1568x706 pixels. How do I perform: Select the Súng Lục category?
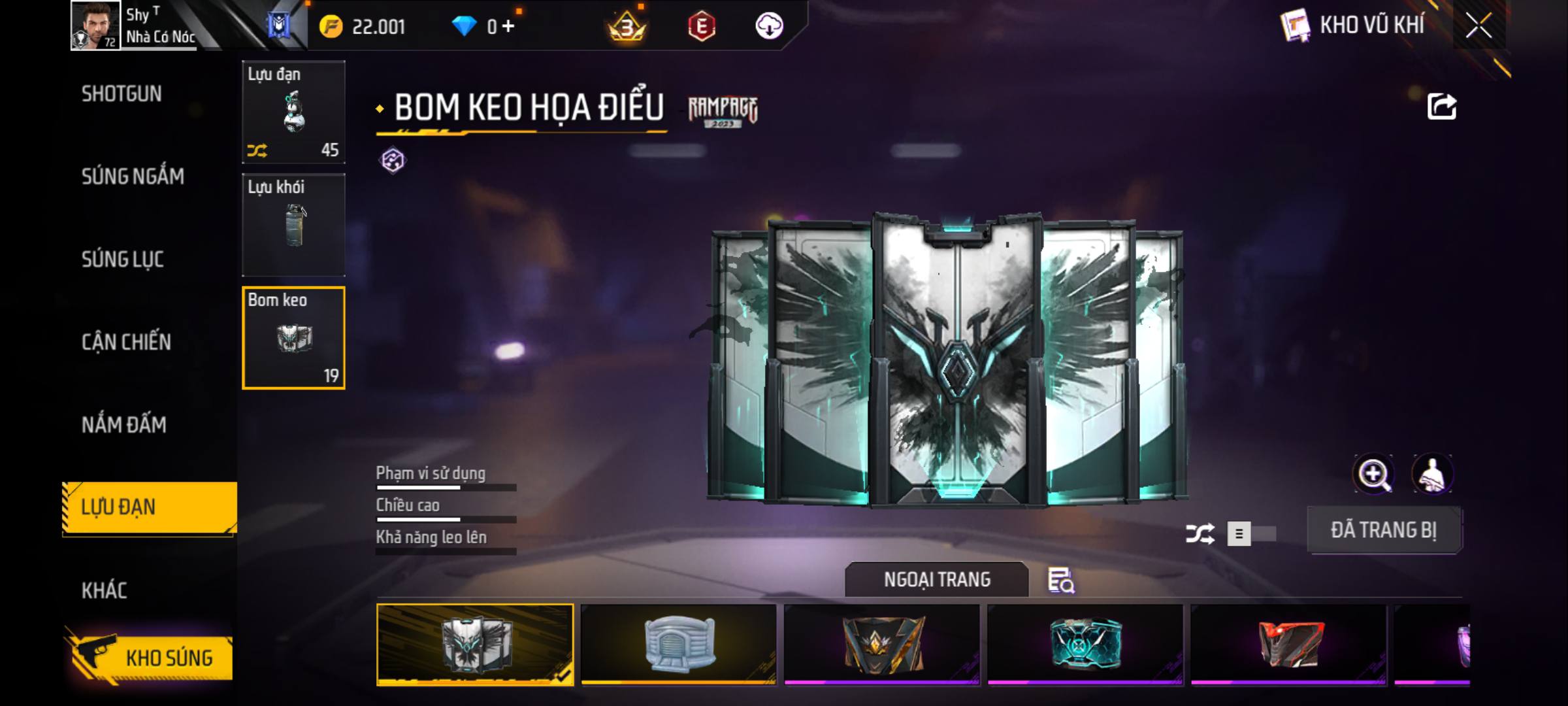(x=122, y=260)
